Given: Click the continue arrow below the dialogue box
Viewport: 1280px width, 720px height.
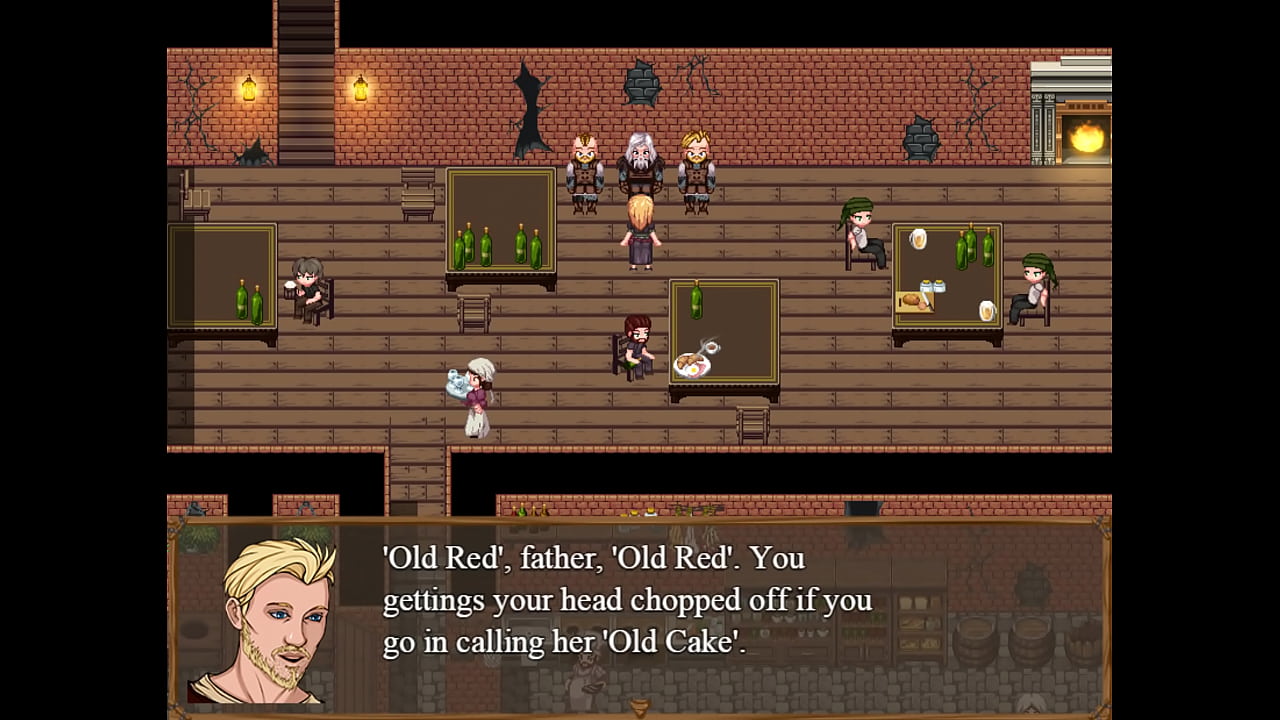Looking at the screenshot, I should [x=637, y=708].
